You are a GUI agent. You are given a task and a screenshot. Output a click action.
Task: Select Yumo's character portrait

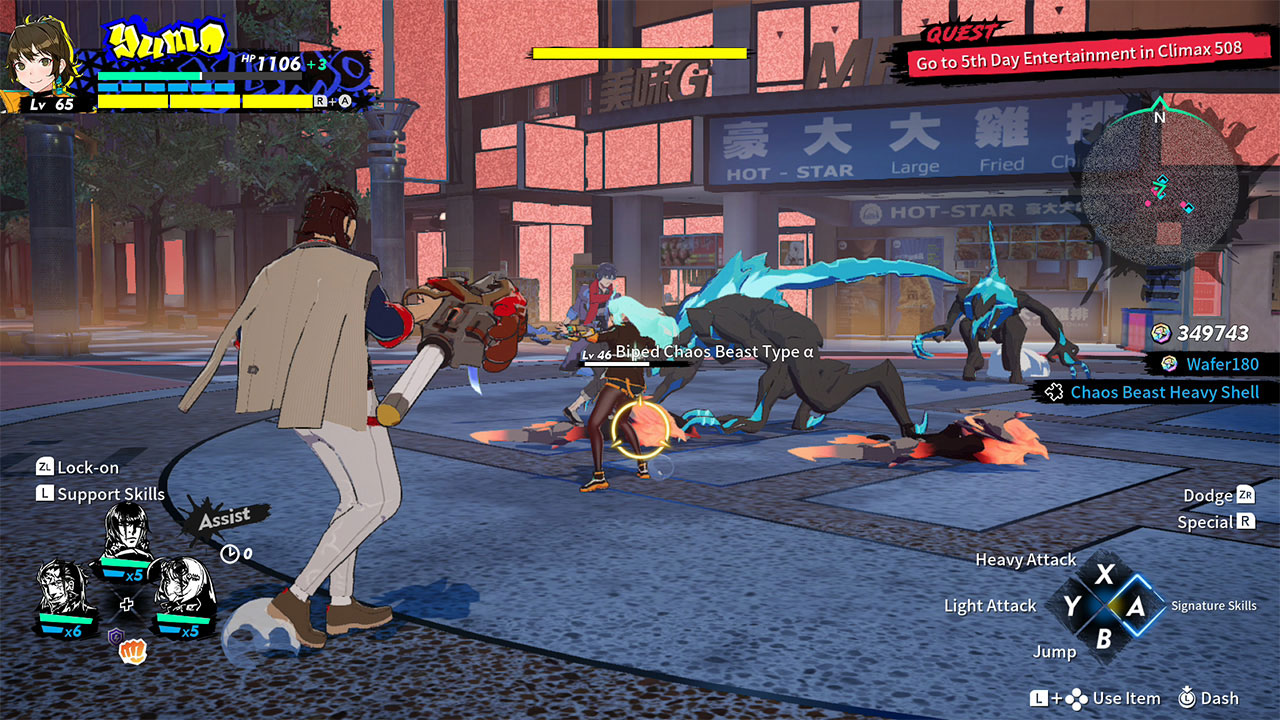pos(42,60)
